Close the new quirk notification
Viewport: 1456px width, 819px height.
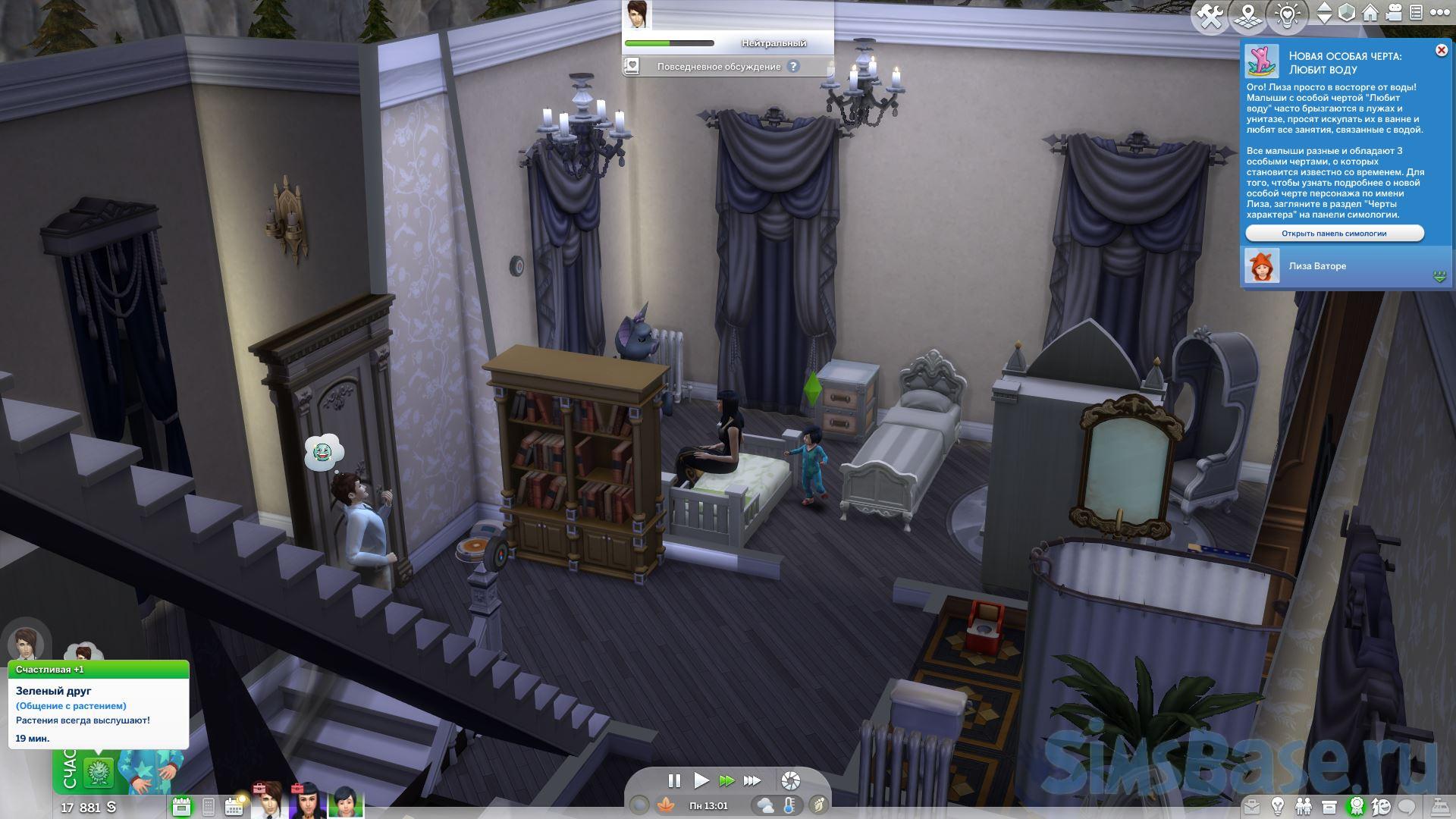pyautogui.click(x=1441, y=51)
